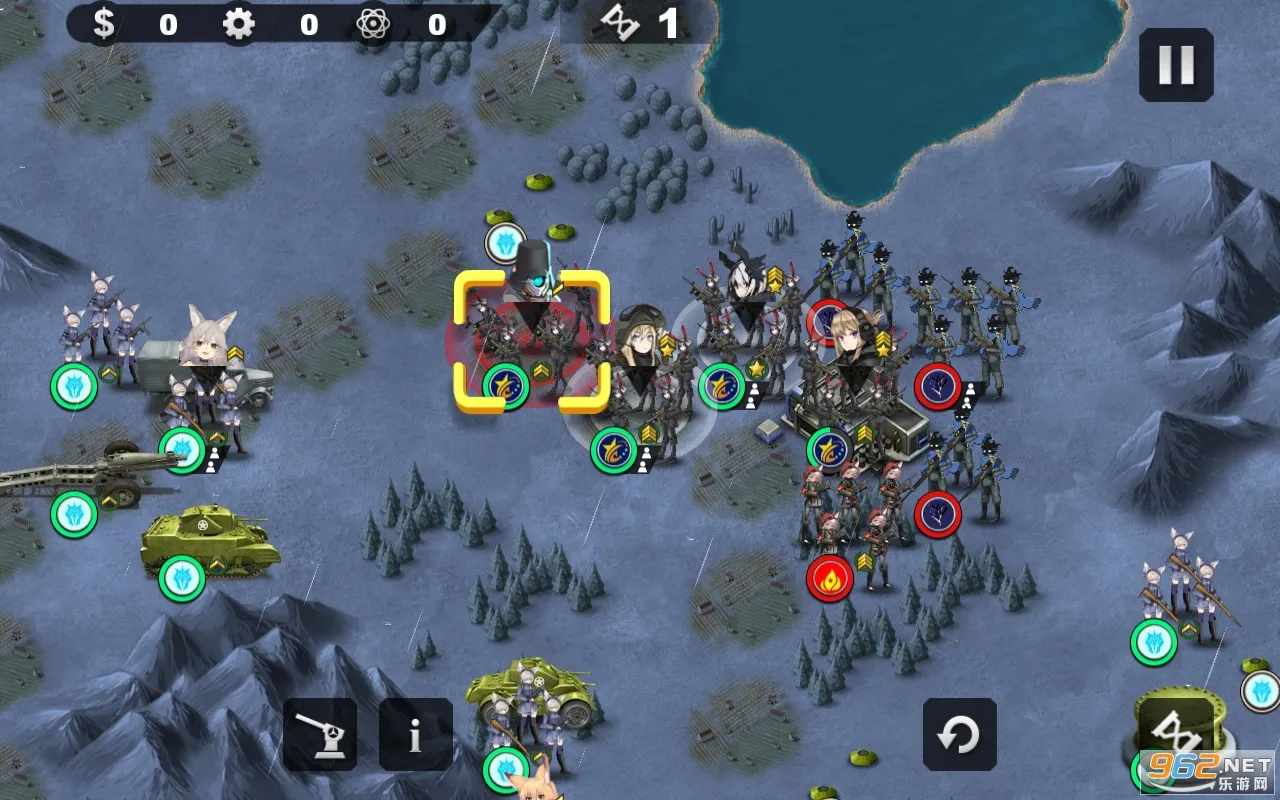Pause the game with the top-right pause button
The height and width of the screenshot is (800, 1280).
1177,64
